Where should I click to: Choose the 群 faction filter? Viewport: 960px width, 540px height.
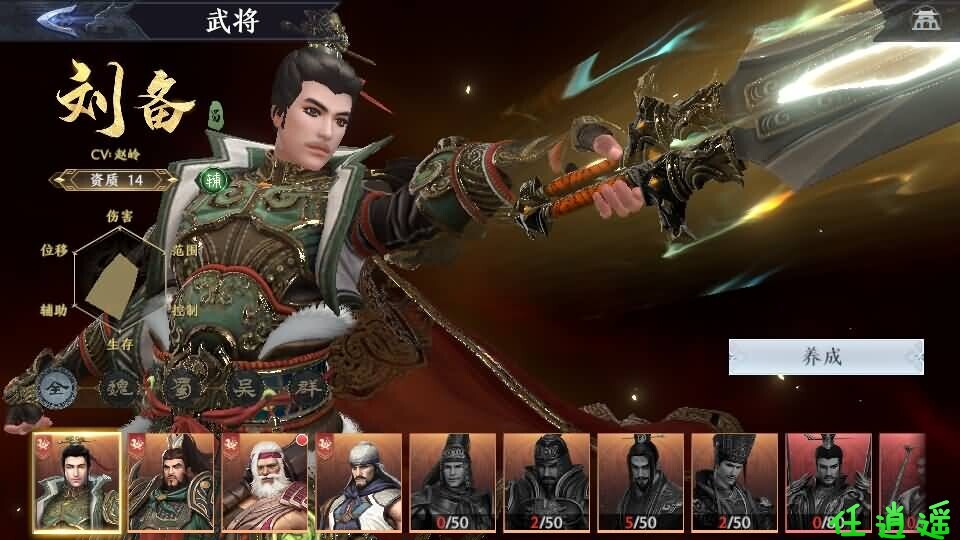pyautogui.click(x=303, y=386)
